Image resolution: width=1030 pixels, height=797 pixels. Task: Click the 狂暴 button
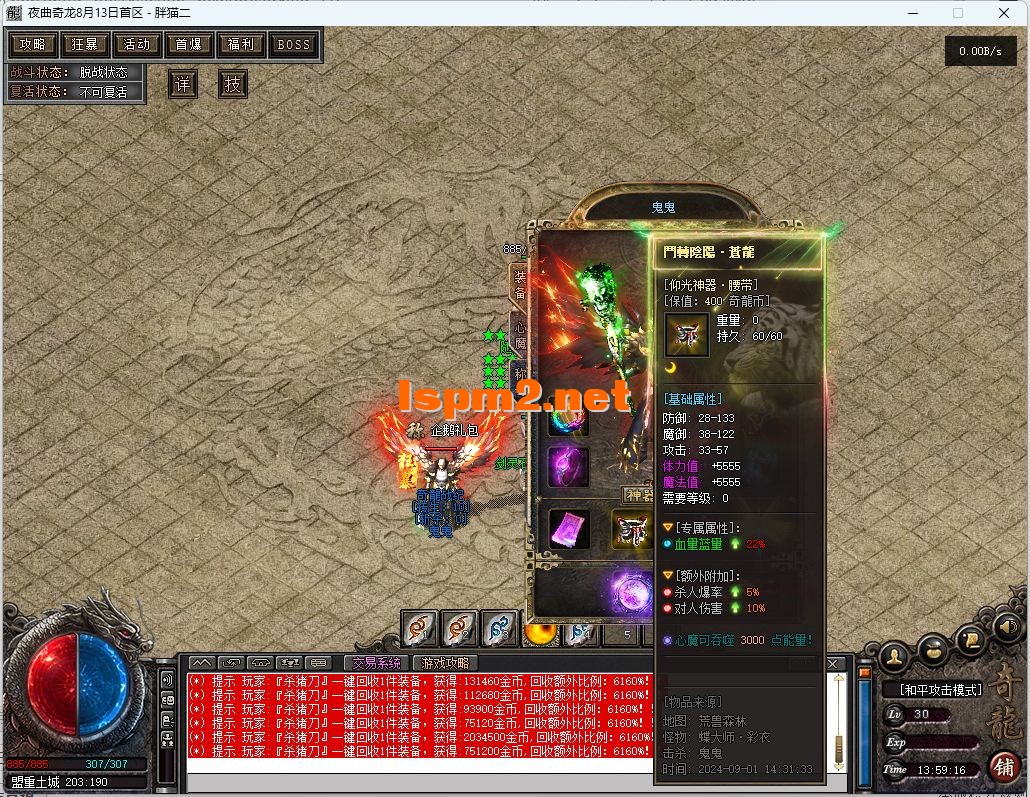pyautogui.click(x=85, y=44)
